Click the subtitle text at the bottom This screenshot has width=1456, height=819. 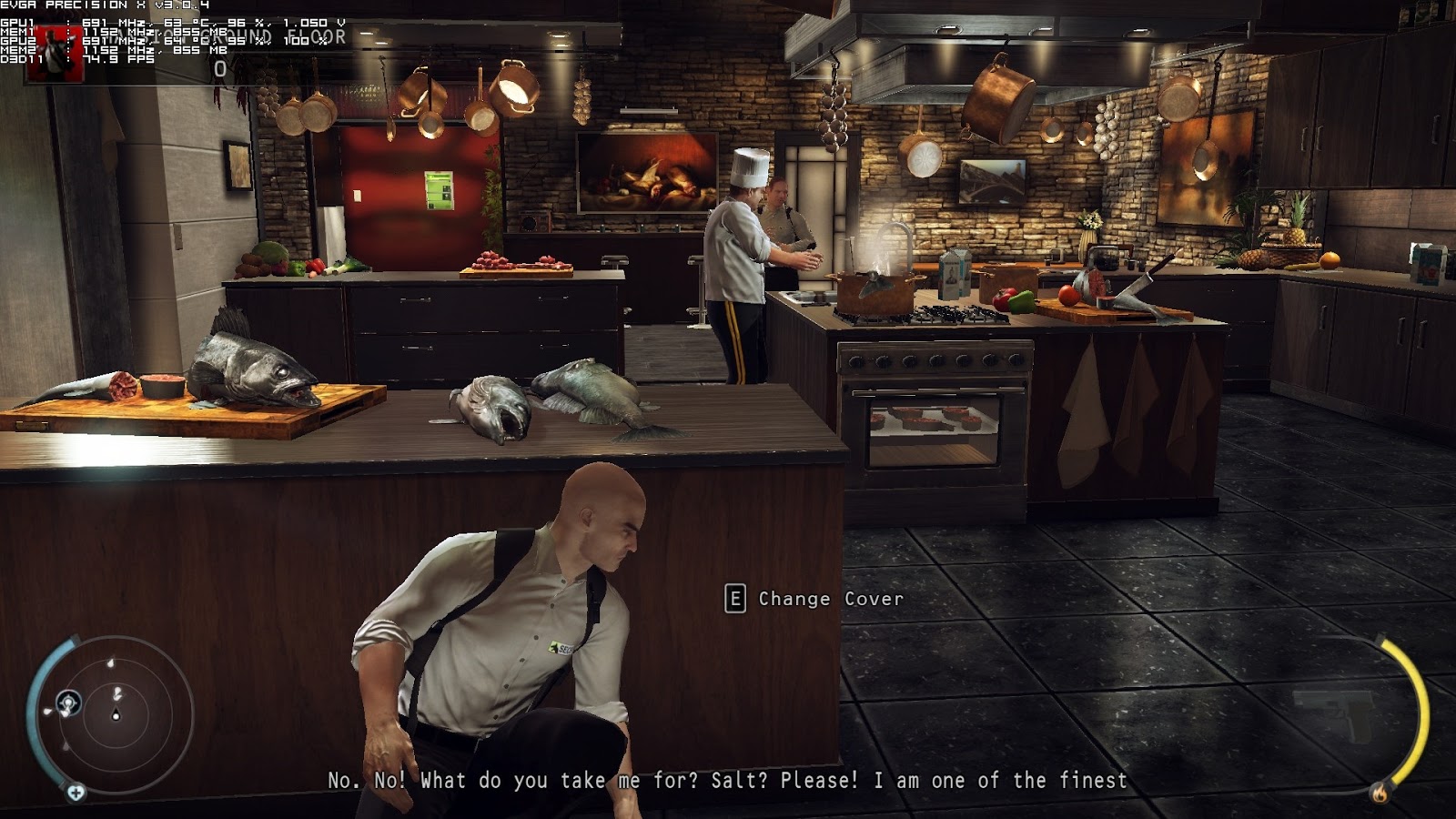click(728, 779)
